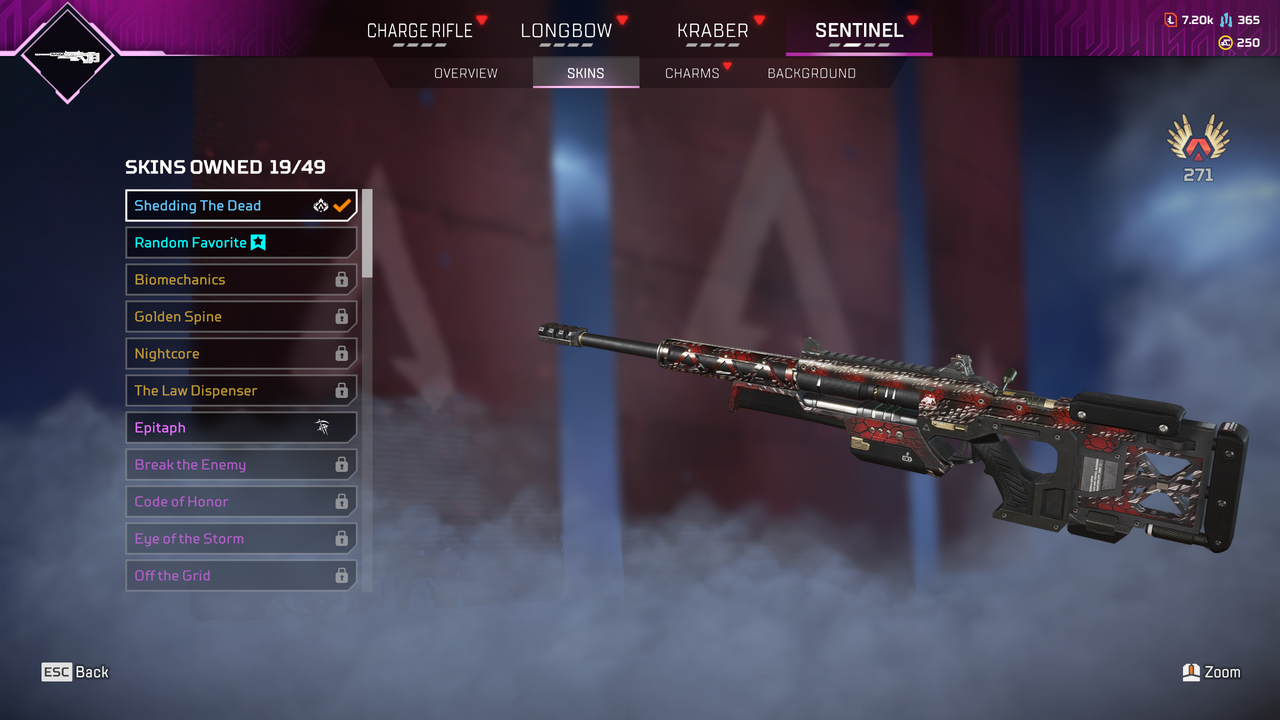1280x720 pixels.
Task: Click the Off the Grid skin row
Action: point(240,576)
